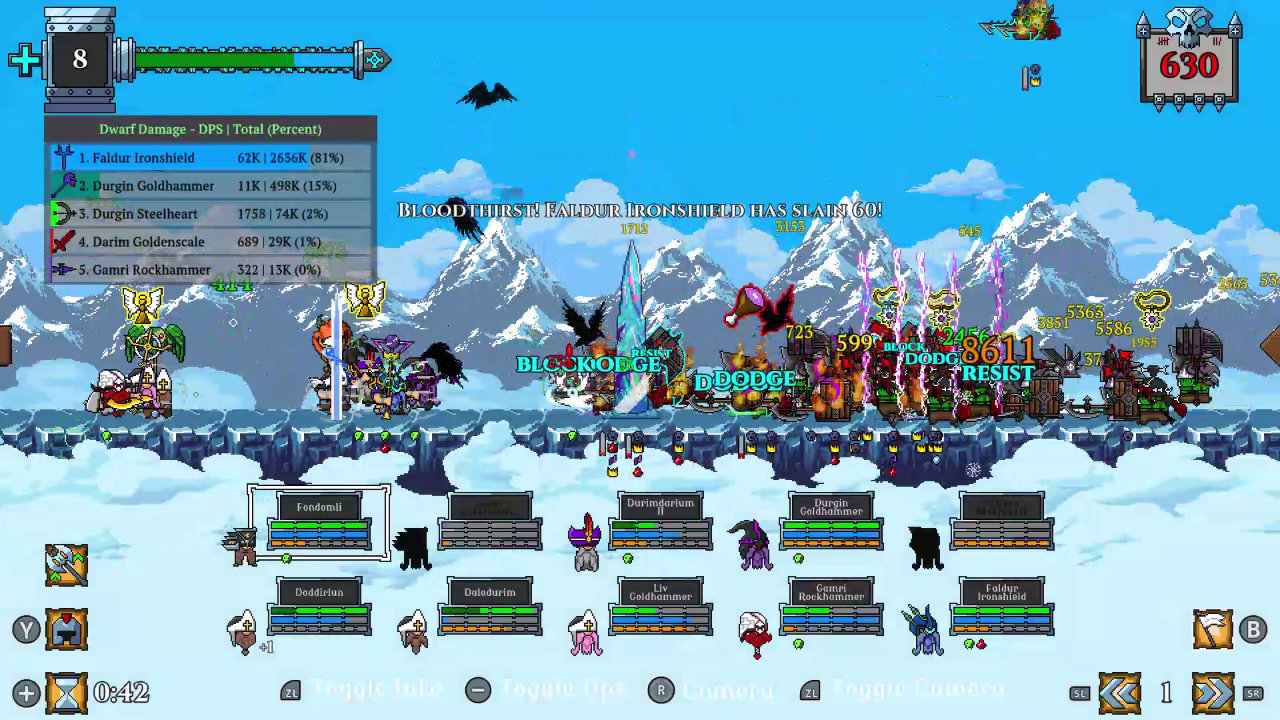Click the left page arrow near SL
Image resolution: width=1280 pixels, height=720 pixels.
point(1120,691)
